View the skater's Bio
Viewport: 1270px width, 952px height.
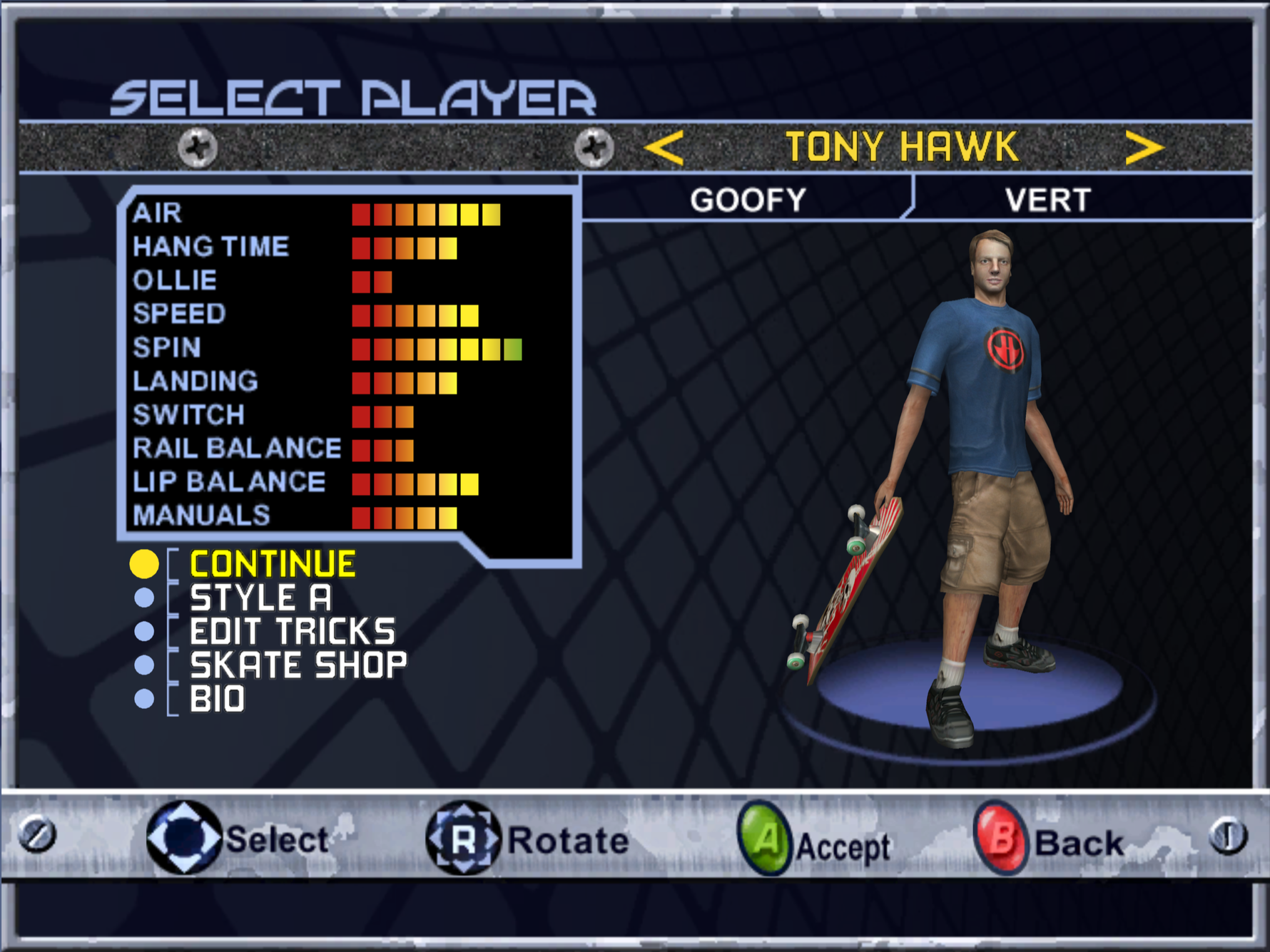coord(217,699)
